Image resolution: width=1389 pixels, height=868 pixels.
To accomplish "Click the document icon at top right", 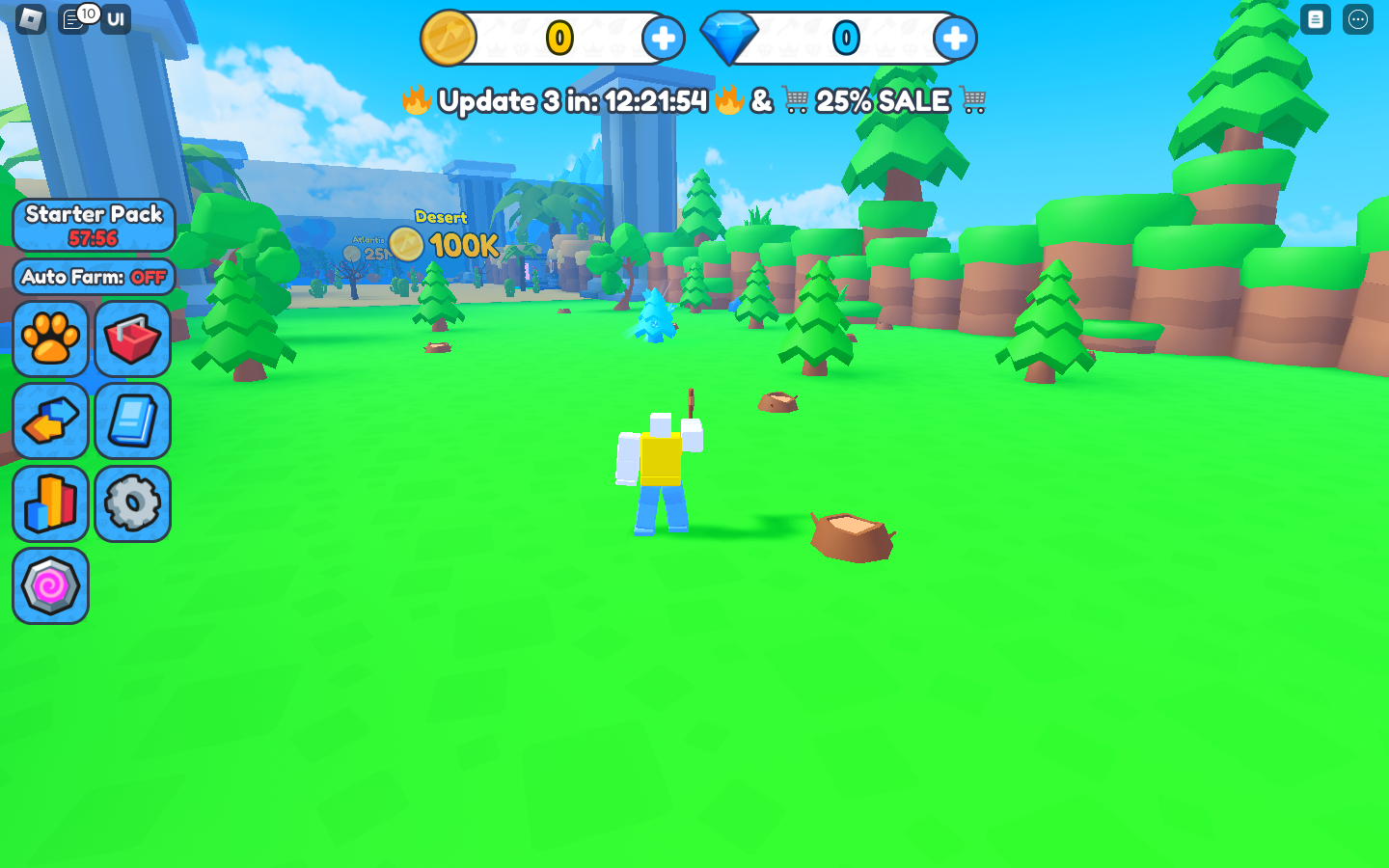I will (1316, 19).
